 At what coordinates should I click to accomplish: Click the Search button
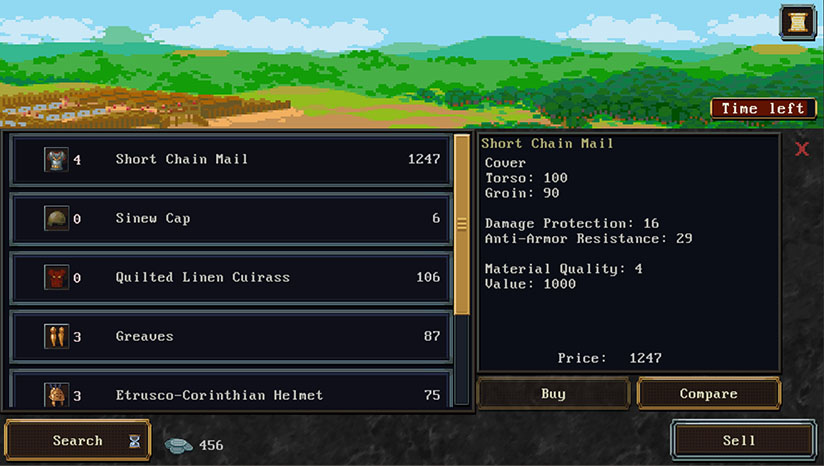click(x=77, y=441)
